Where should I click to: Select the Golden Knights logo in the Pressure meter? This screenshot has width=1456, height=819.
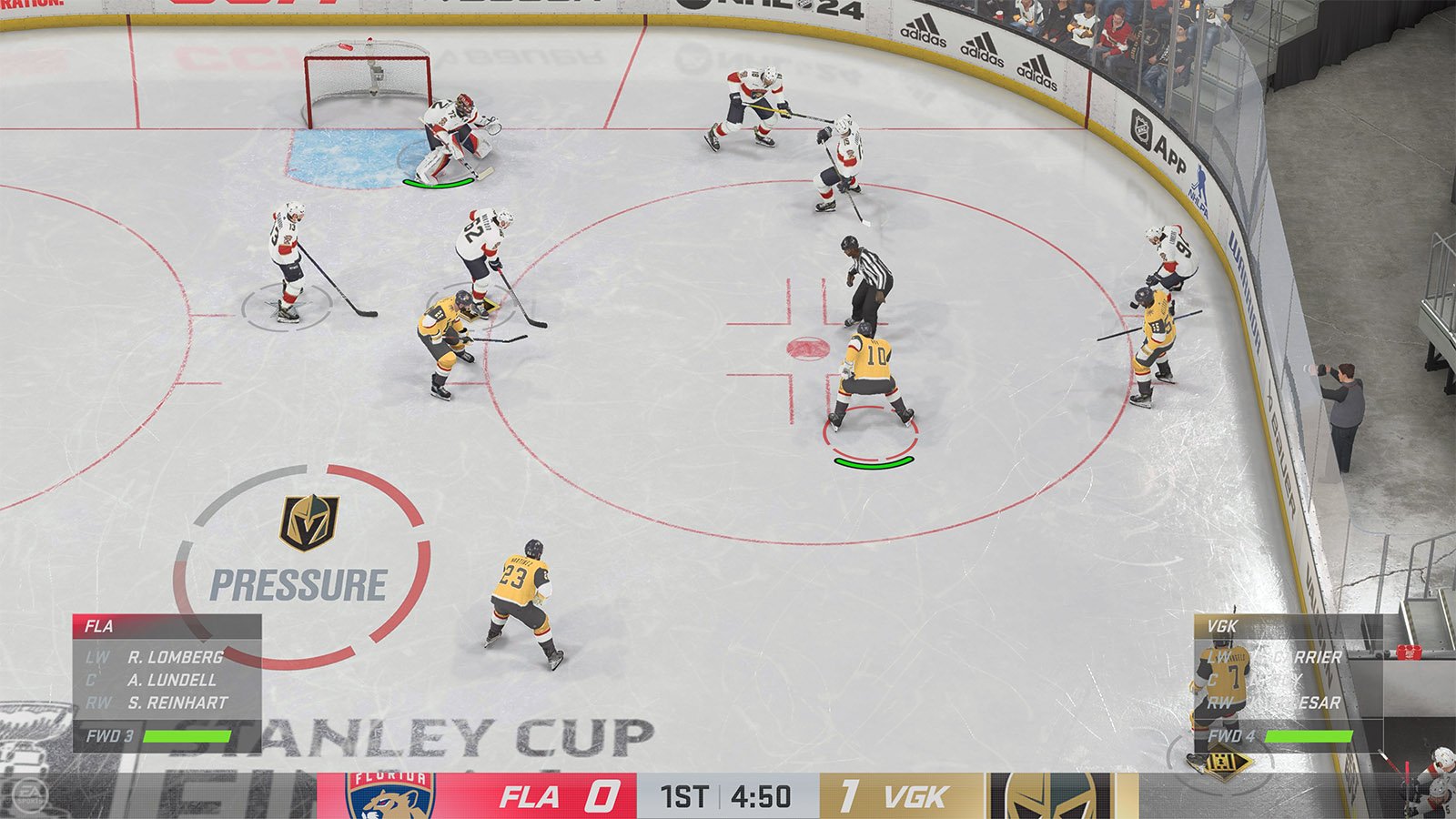click(308, 522)
